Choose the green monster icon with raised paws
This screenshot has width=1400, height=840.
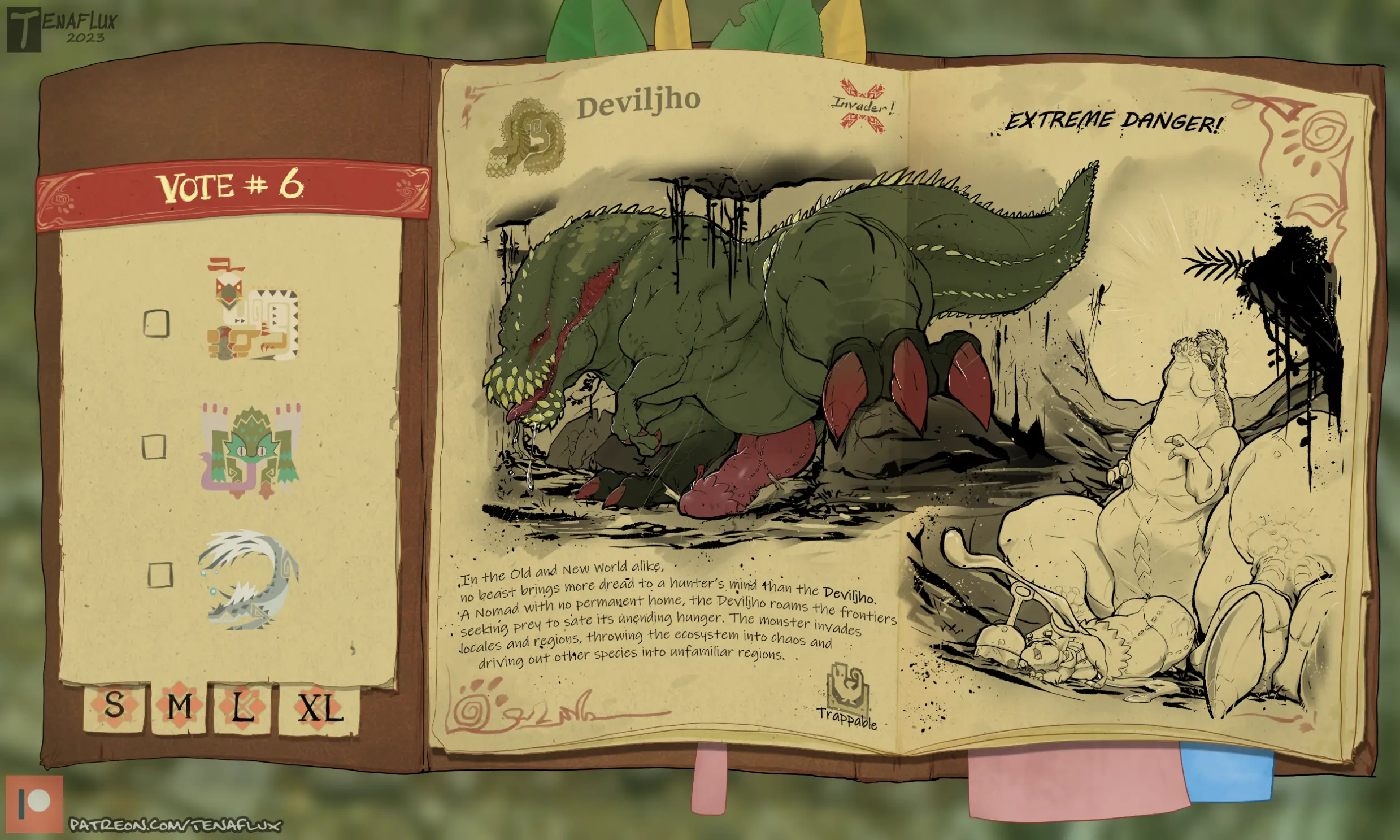251,450
